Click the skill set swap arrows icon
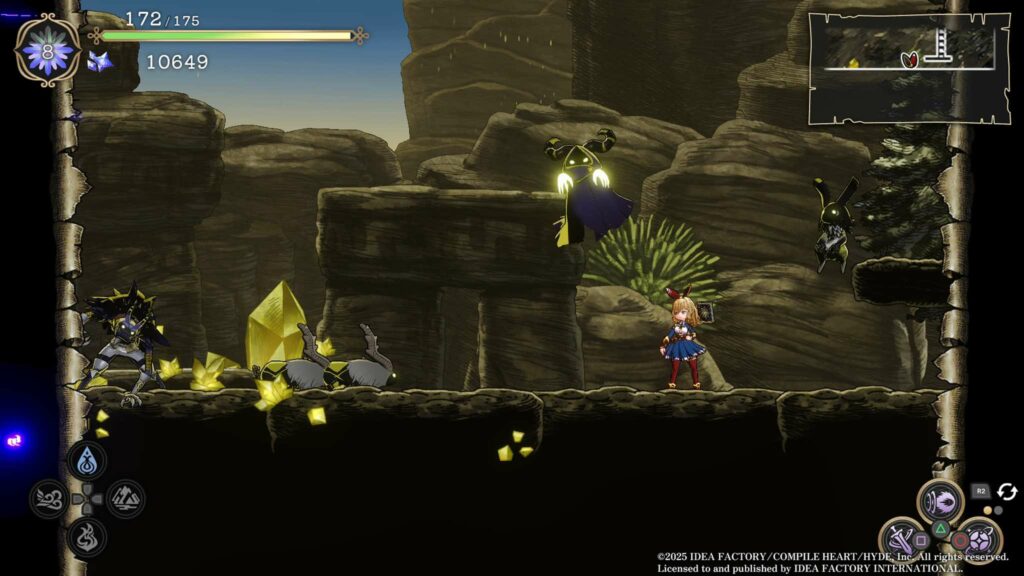Image resolution: width=1024 pixels, height=576 pixels. 1006,492
